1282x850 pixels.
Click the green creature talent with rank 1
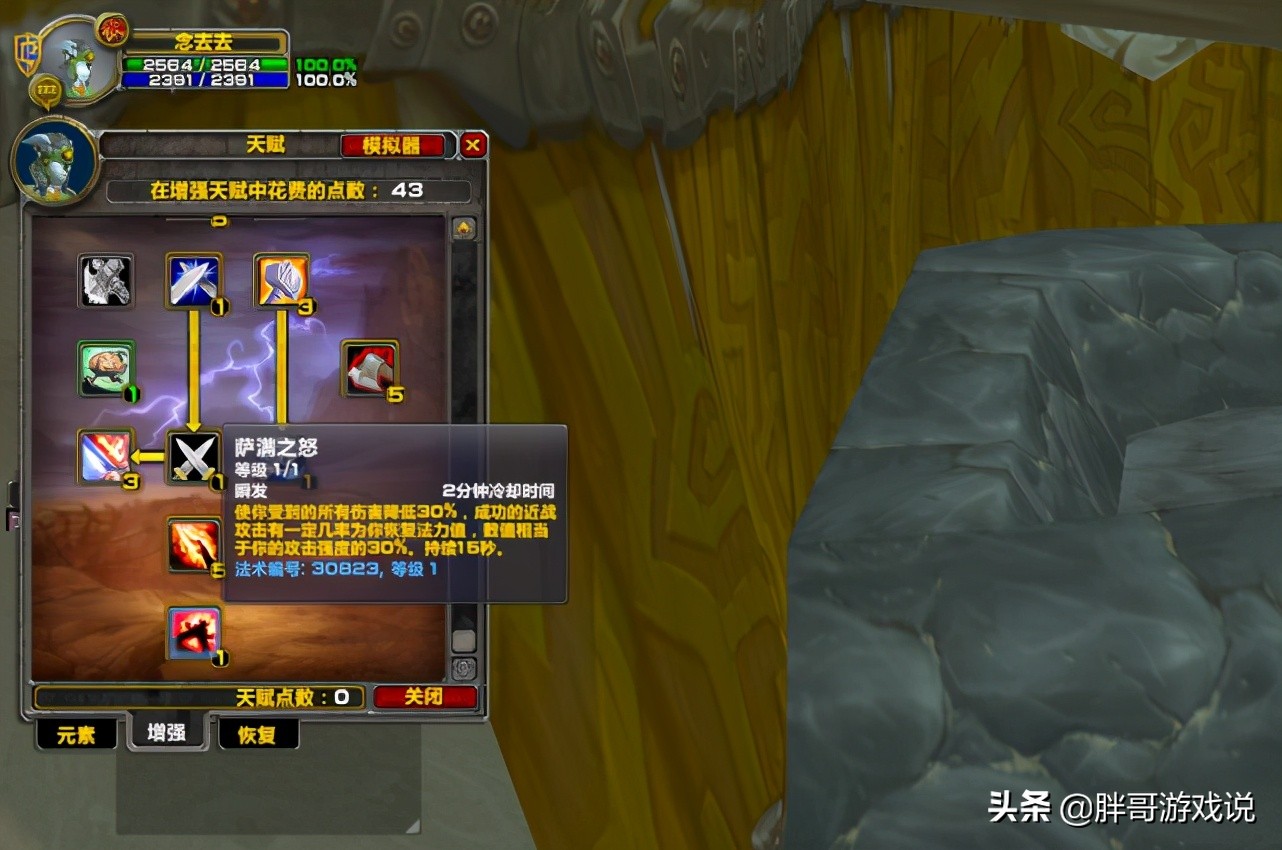[105, 368]
